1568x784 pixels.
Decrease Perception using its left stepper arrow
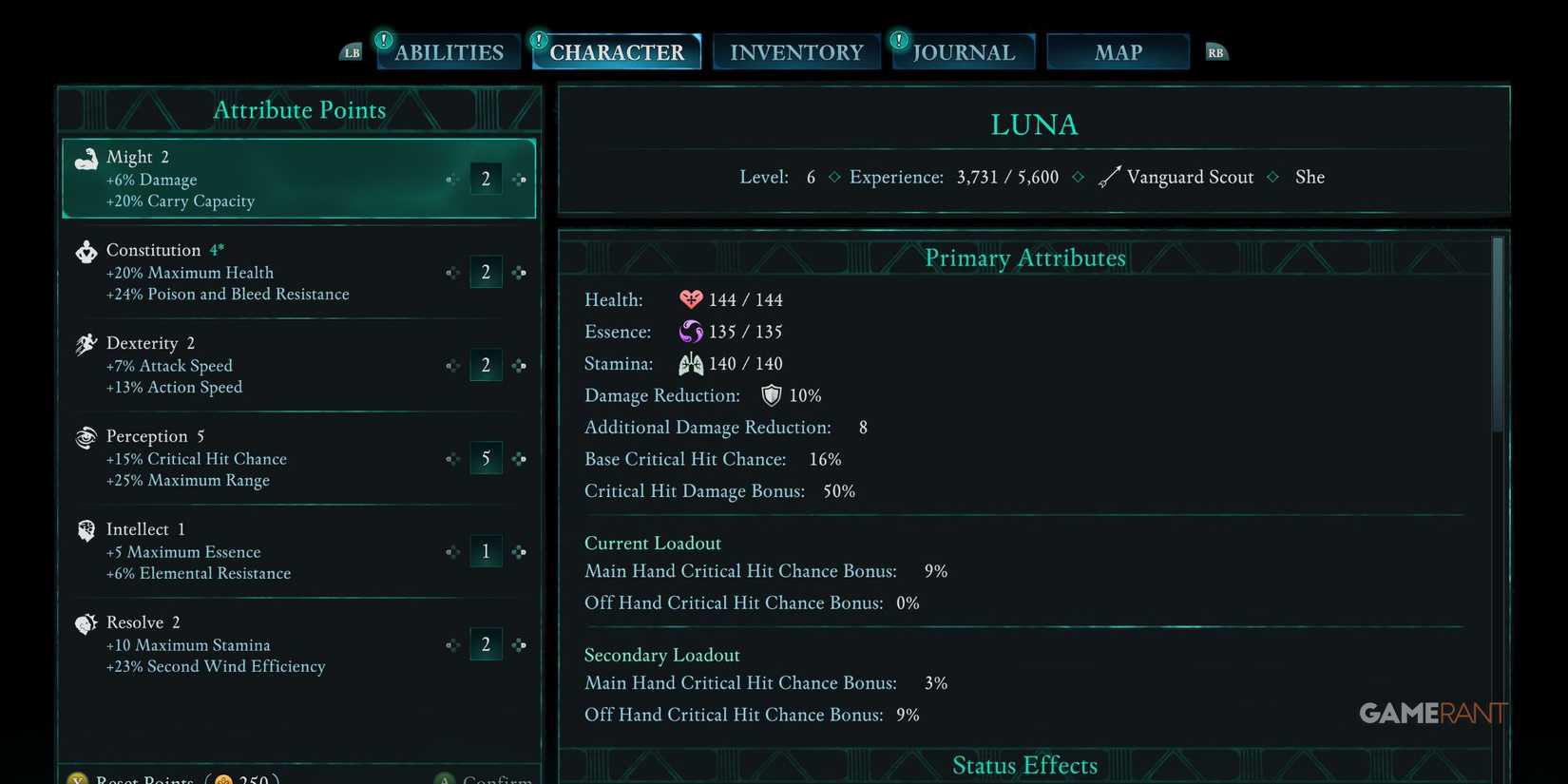tap(453, 458)
